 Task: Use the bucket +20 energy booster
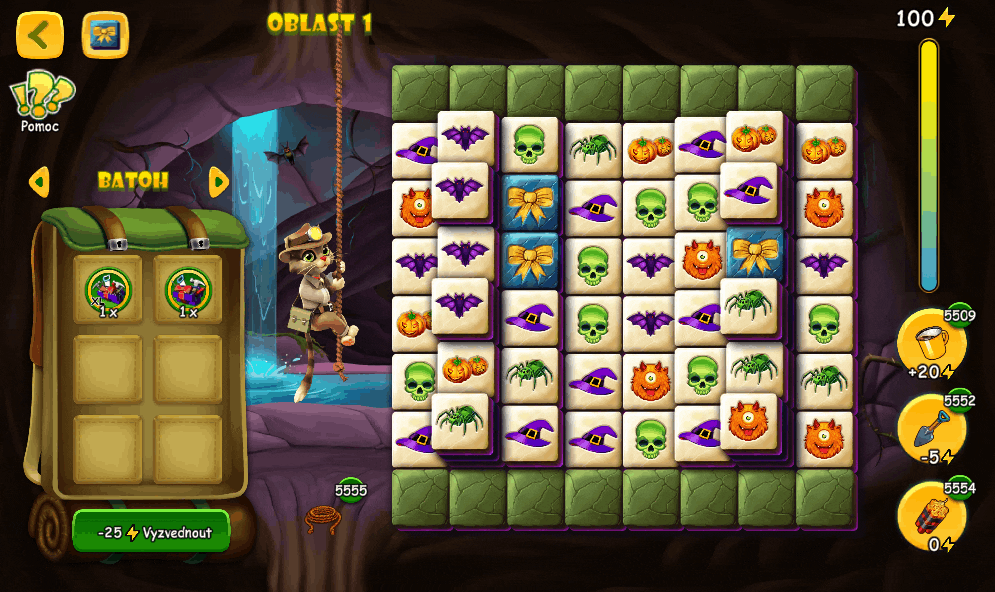pos(931,345)
